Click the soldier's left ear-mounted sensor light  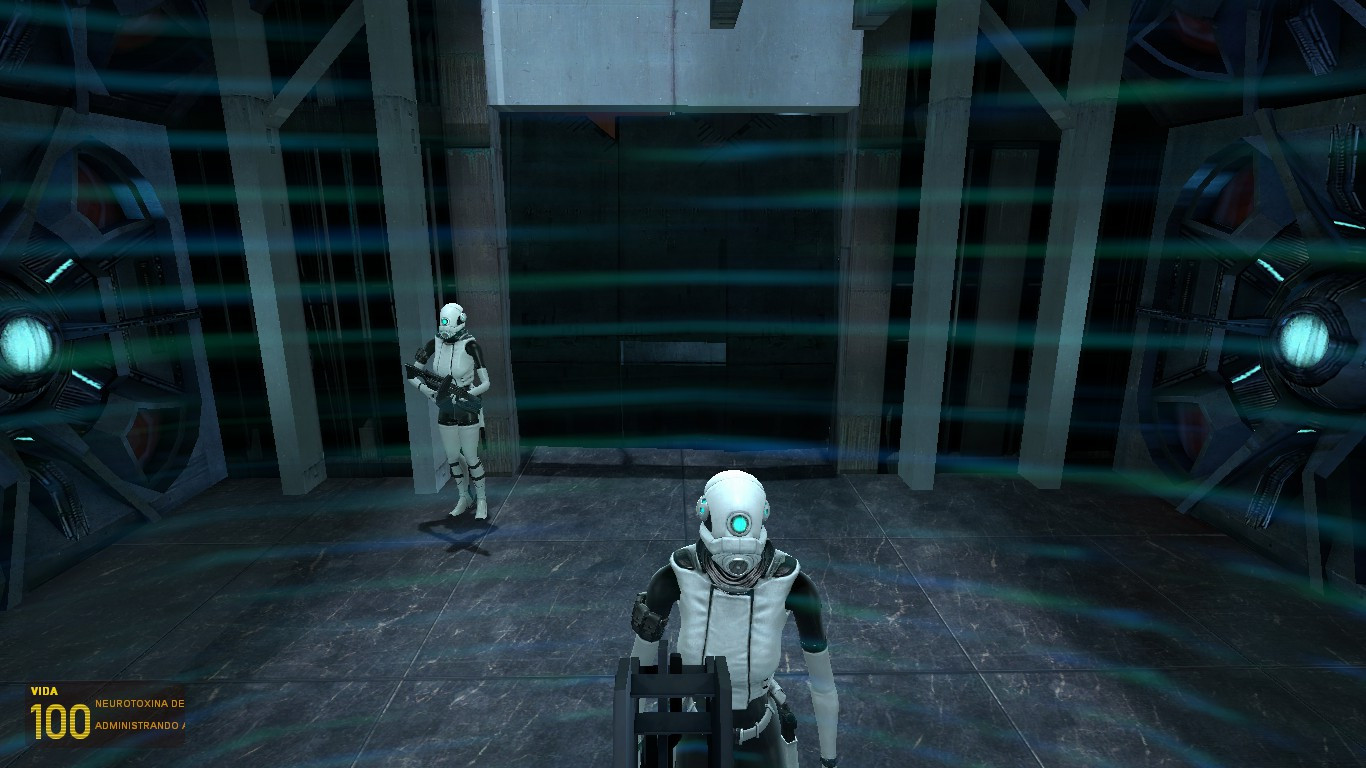[701, 506]
